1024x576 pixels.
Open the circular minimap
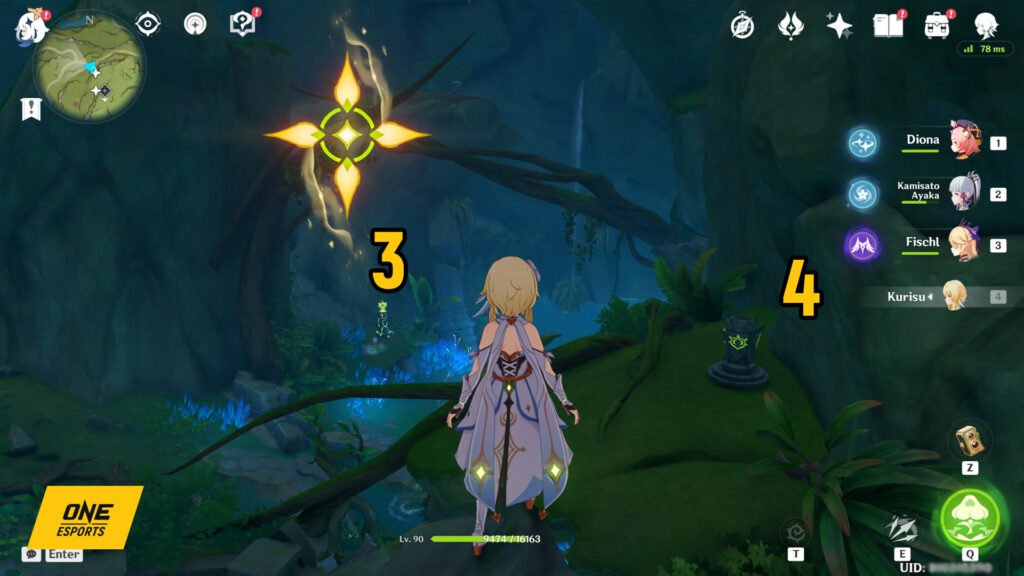click(x=90, y=66)
